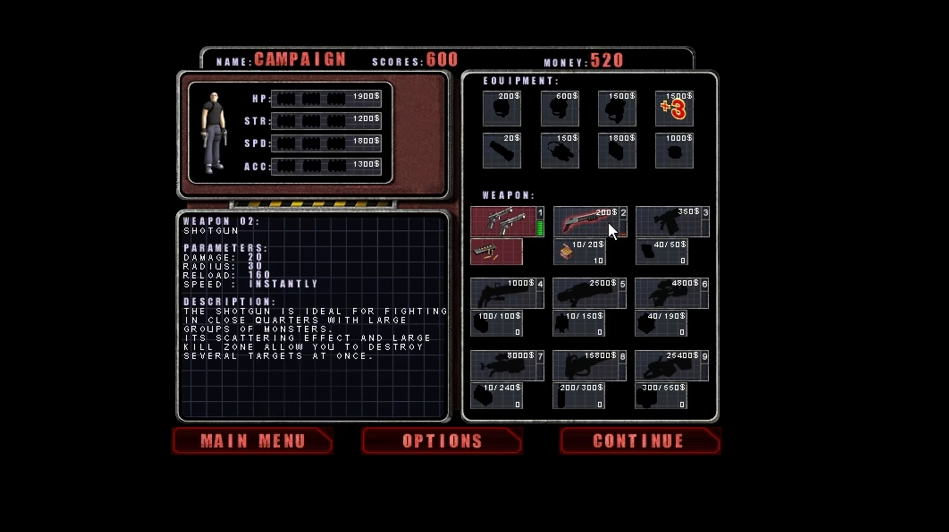
Task: Purchase the STR upgrade for 1200$
Action: click(x=326, y=121)
